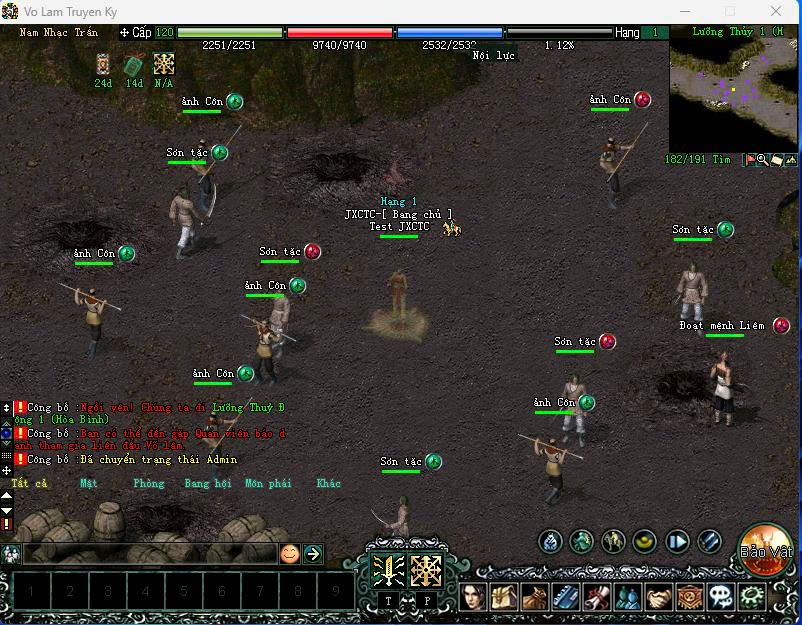Open the character portrait panel
The image size is (802, 625).
click(476, 597)
